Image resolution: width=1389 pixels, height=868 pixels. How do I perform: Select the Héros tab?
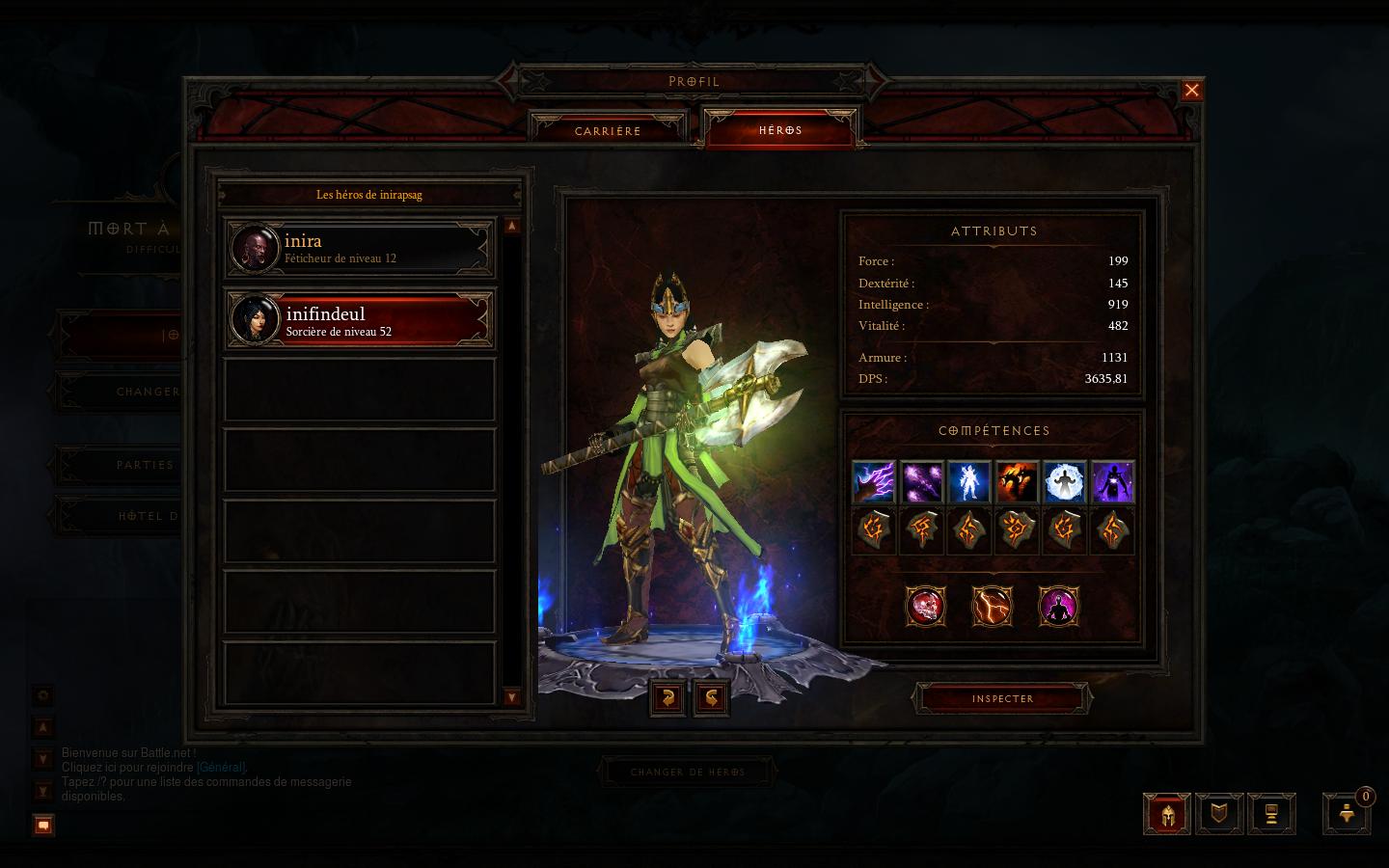coord(780,129)
